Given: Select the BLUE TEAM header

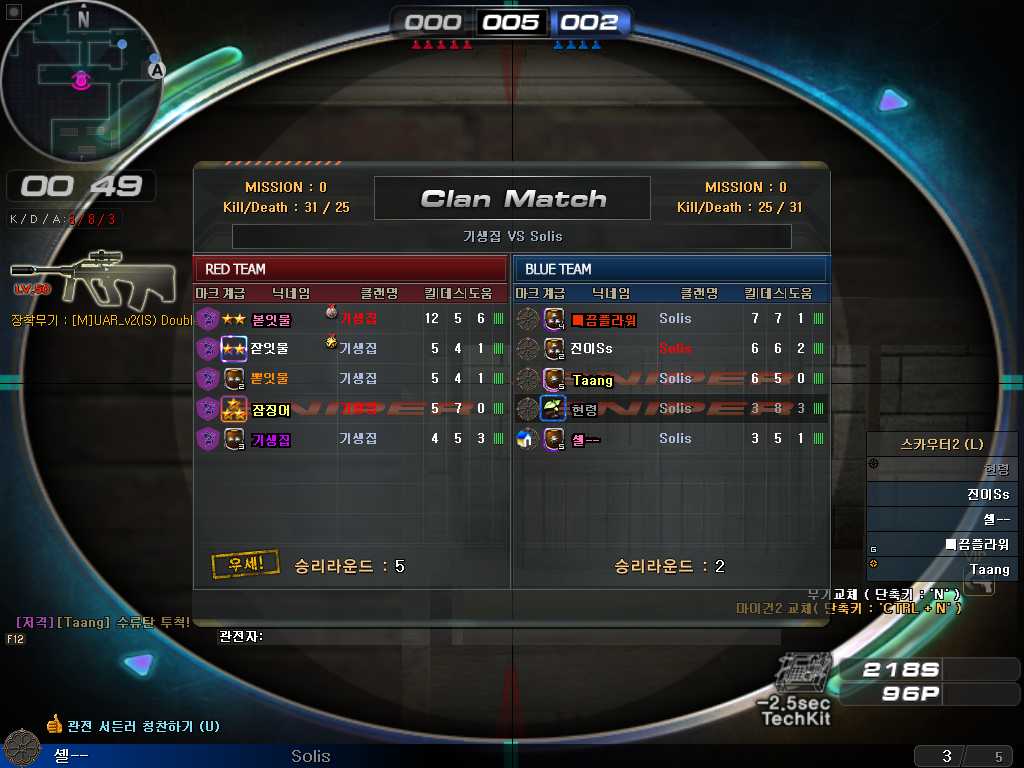Looking at the screenshot, I should click(670, 269).
